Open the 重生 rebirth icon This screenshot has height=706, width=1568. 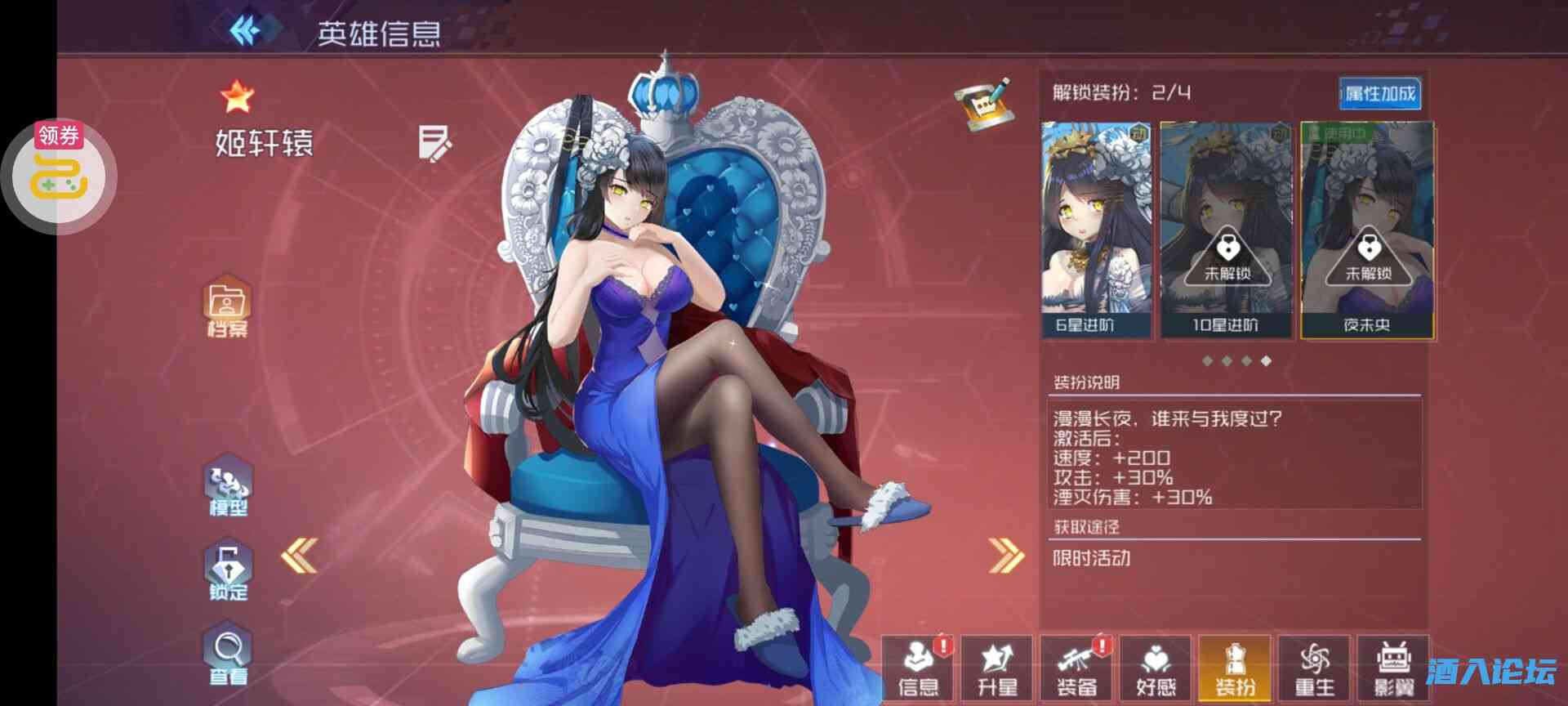[1315, 666]
